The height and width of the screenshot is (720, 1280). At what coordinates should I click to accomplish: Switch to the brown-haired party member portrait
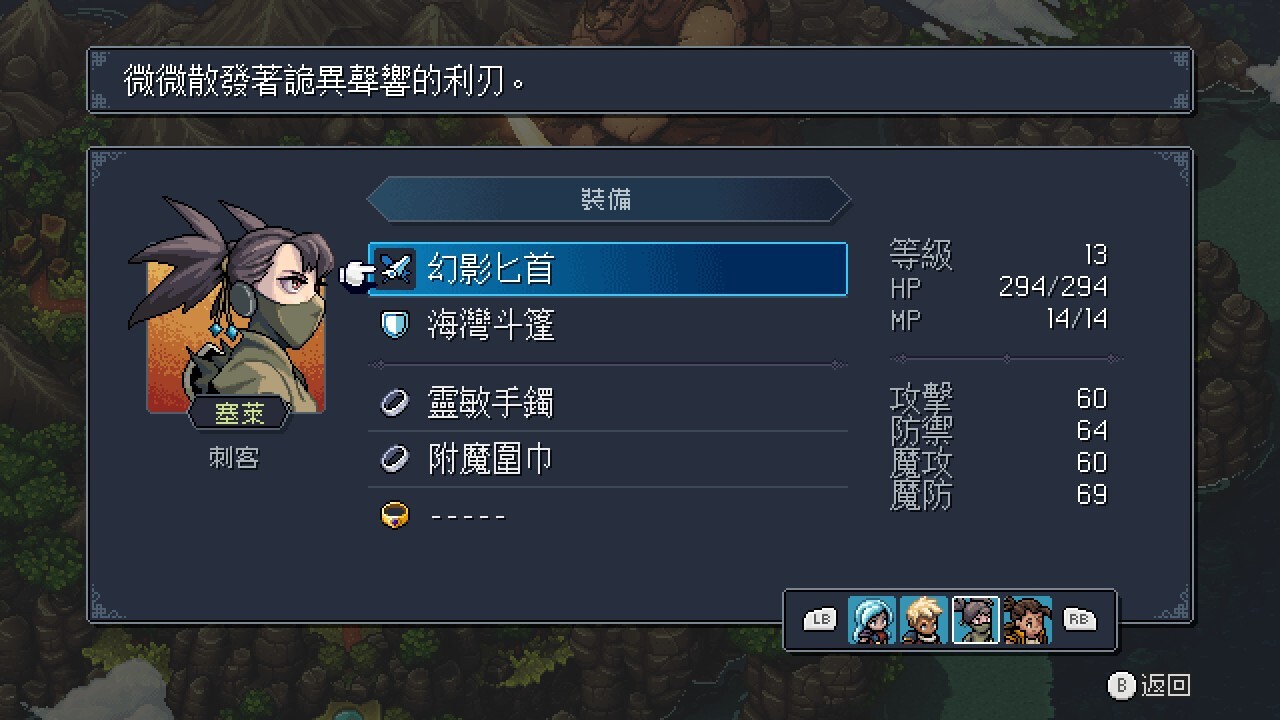1028,620
